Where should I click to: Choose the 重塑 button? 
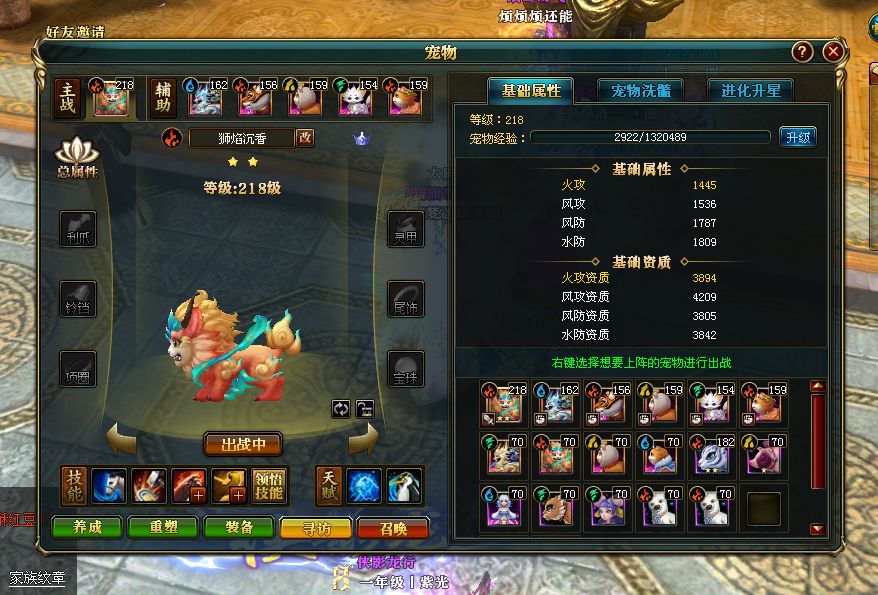click(163, 528)
